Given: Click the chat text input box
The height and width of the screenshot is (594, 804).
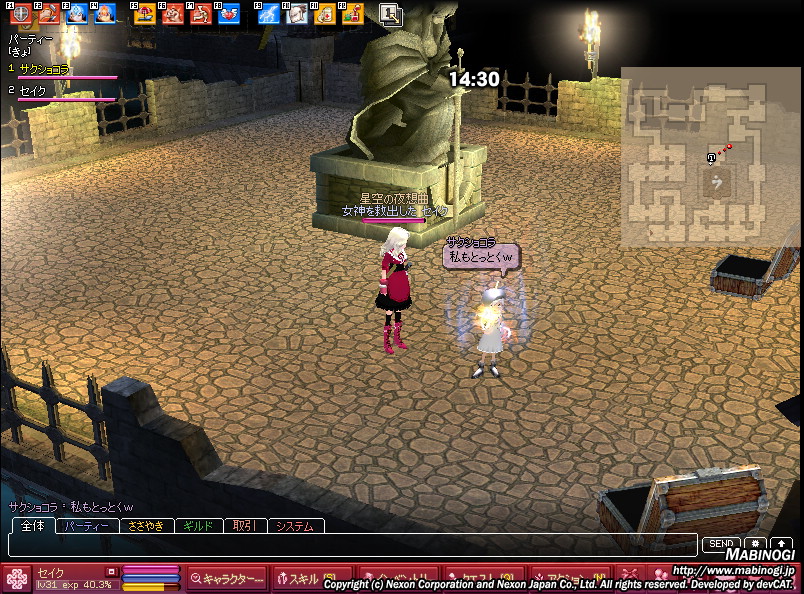Looking at the screenshot, I should coord(350,544).
